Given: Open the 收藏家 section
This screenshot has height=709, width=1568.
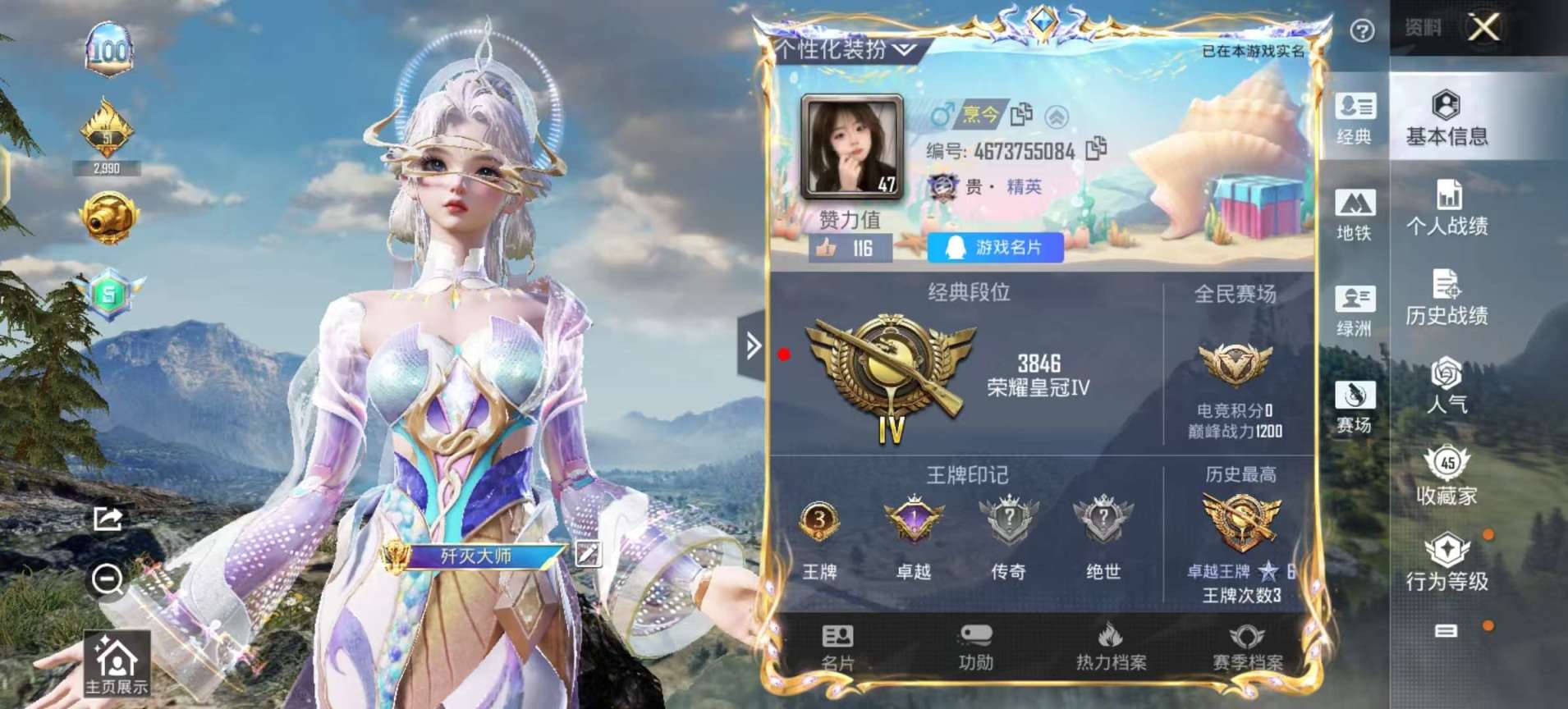Looking at the screenshot, I should (x=1447, y=476).
